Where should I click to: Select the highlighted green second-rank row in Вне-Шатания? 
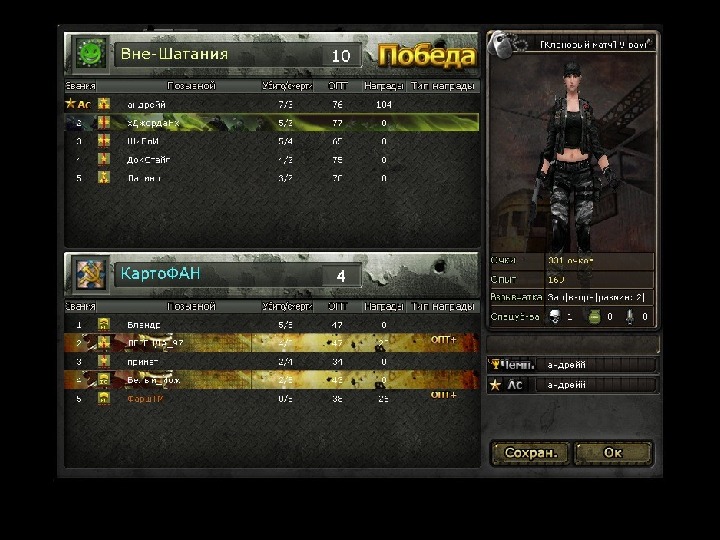(x=270, y=123)
